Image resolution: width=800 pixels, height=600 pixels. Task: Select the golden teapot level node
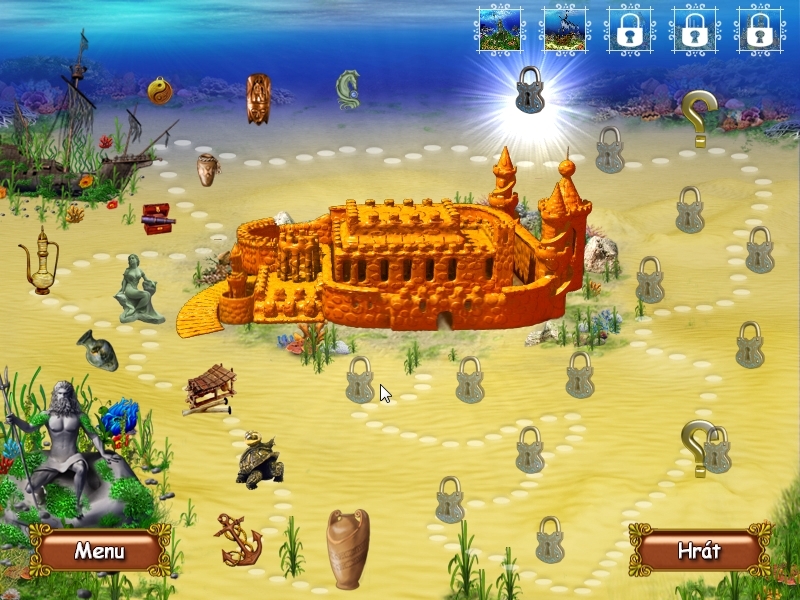click(x=39, y=262)
